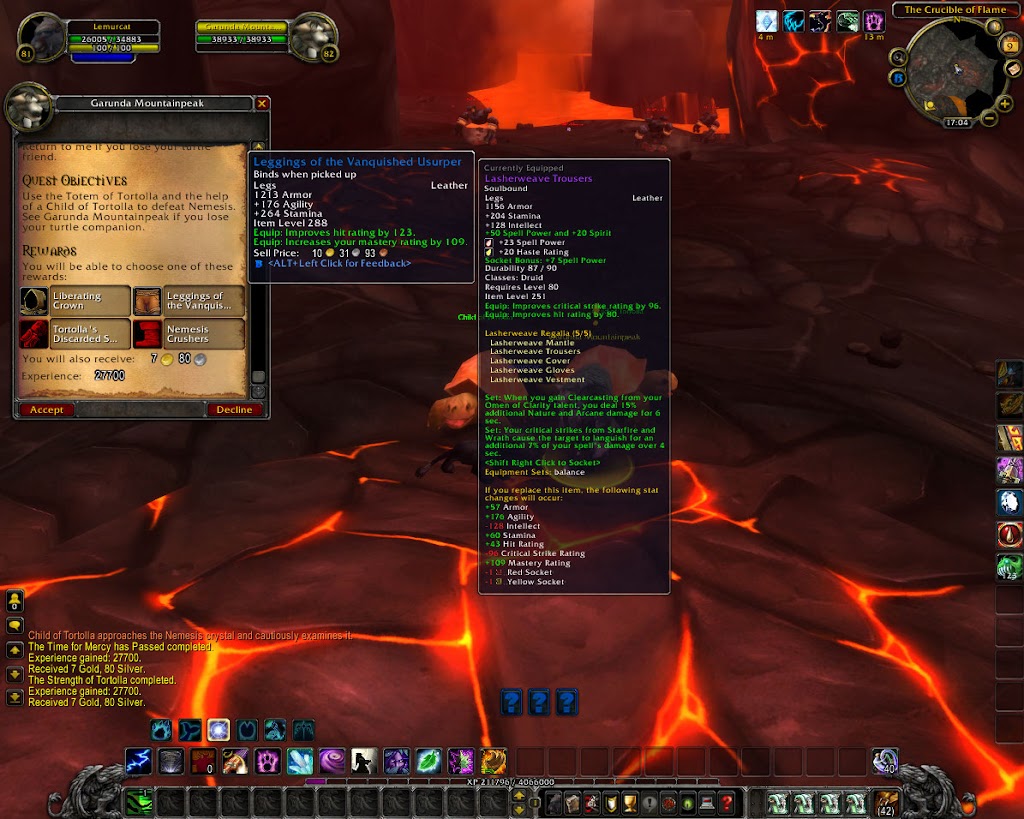Click the Lemurcat player portrait
This screenshot has width=1024, height=819.
(42, 36)
